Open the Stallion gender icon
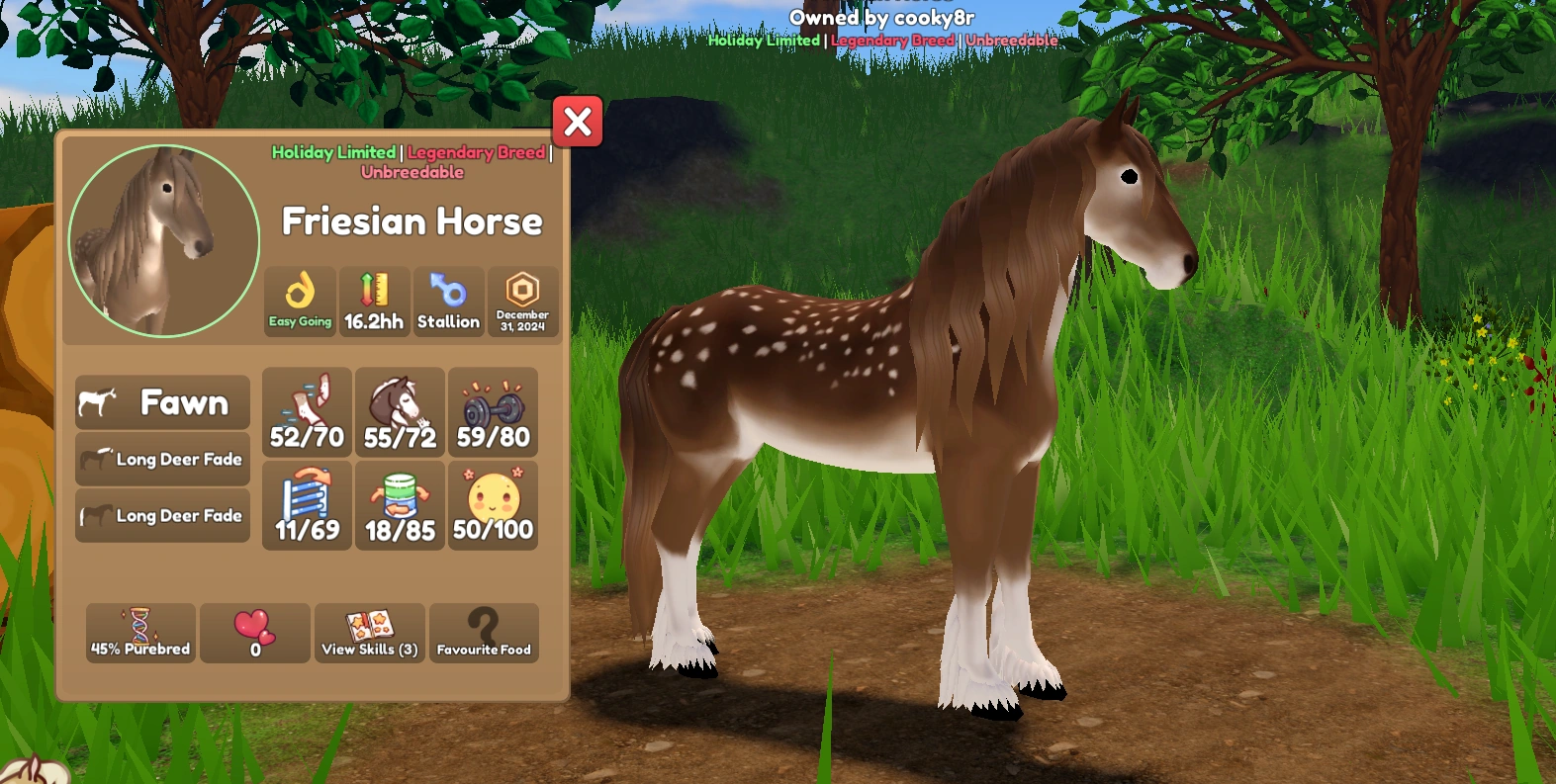Viewport: 1556px width, 784px height. tap(448, 302)
